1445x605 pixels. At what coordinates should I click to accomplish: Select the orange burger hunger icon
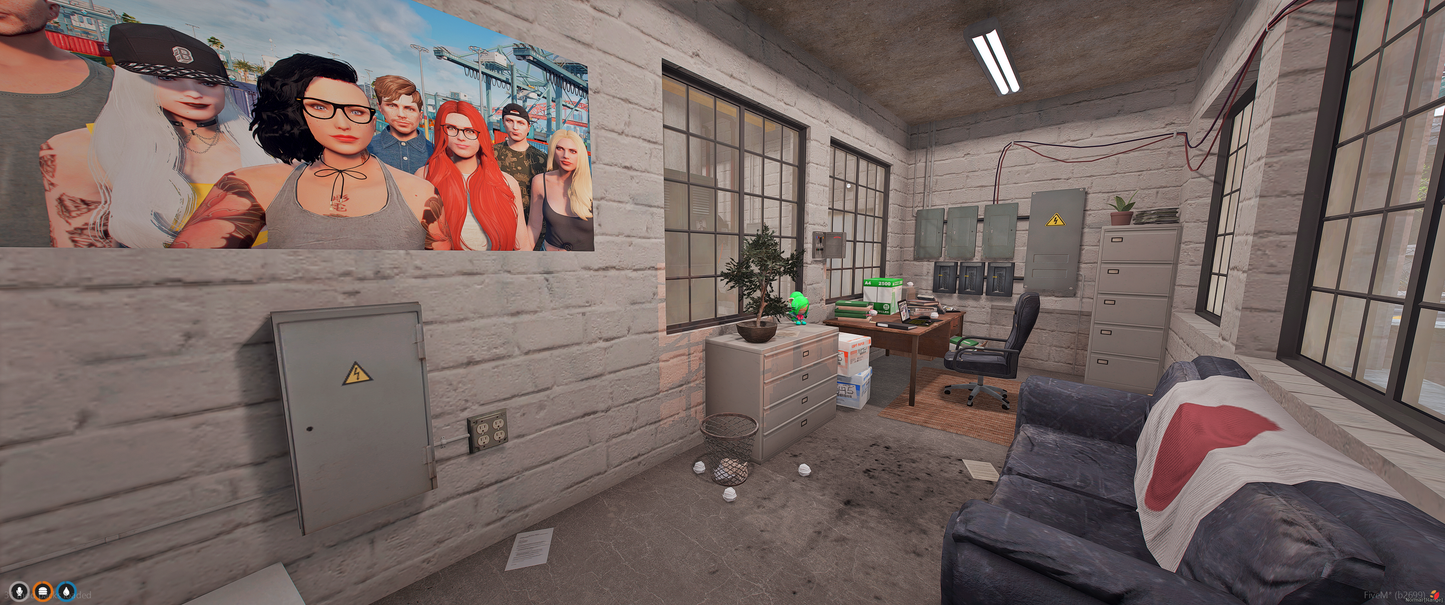[x=42, y=591]
